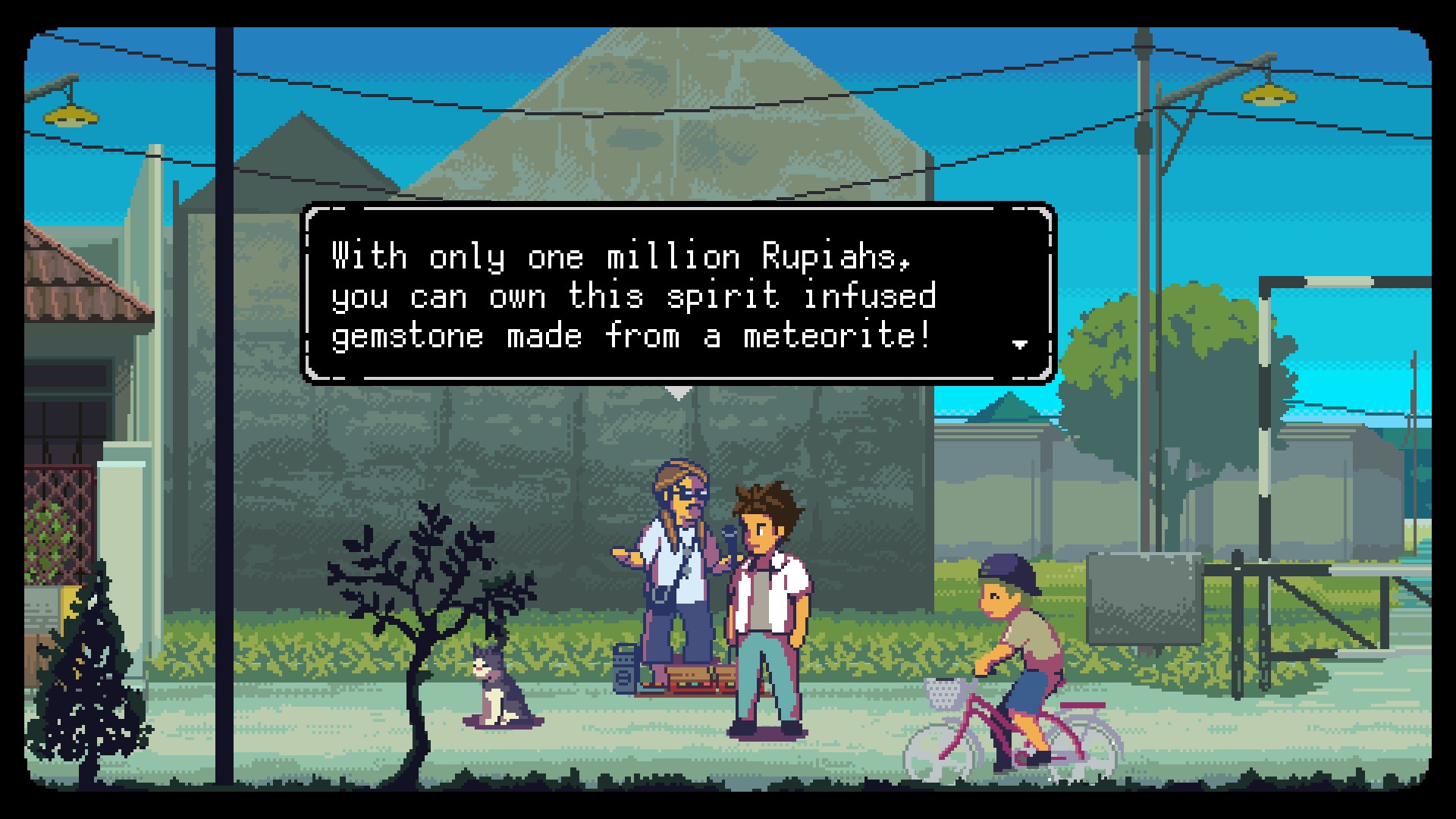The height and width of the screenshot is (819, 1456).
Task: Advance dialogue with the down arrow indicator
Action: pyautogui.click(x=1020, y=345)
